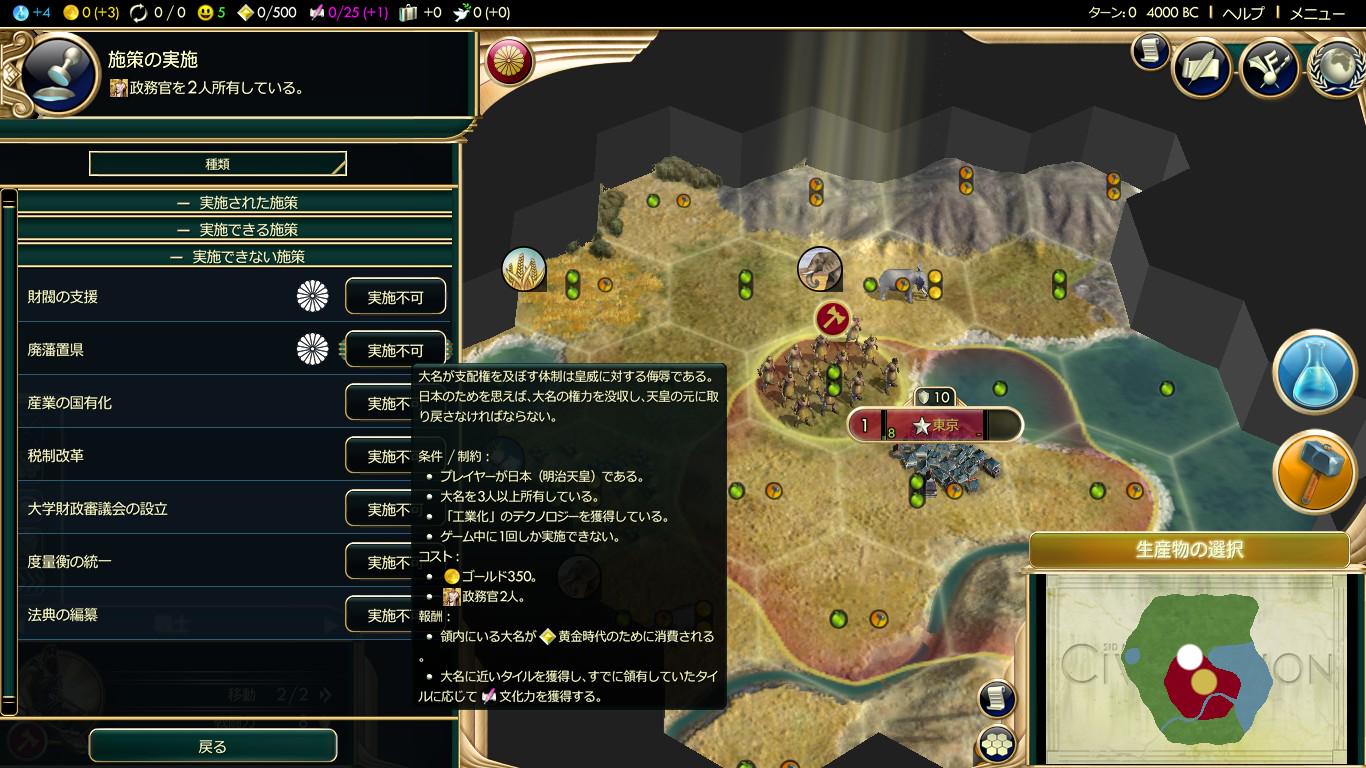Click the social policies icon in the top-right

pyautogui.click(x=1269, y=66)
